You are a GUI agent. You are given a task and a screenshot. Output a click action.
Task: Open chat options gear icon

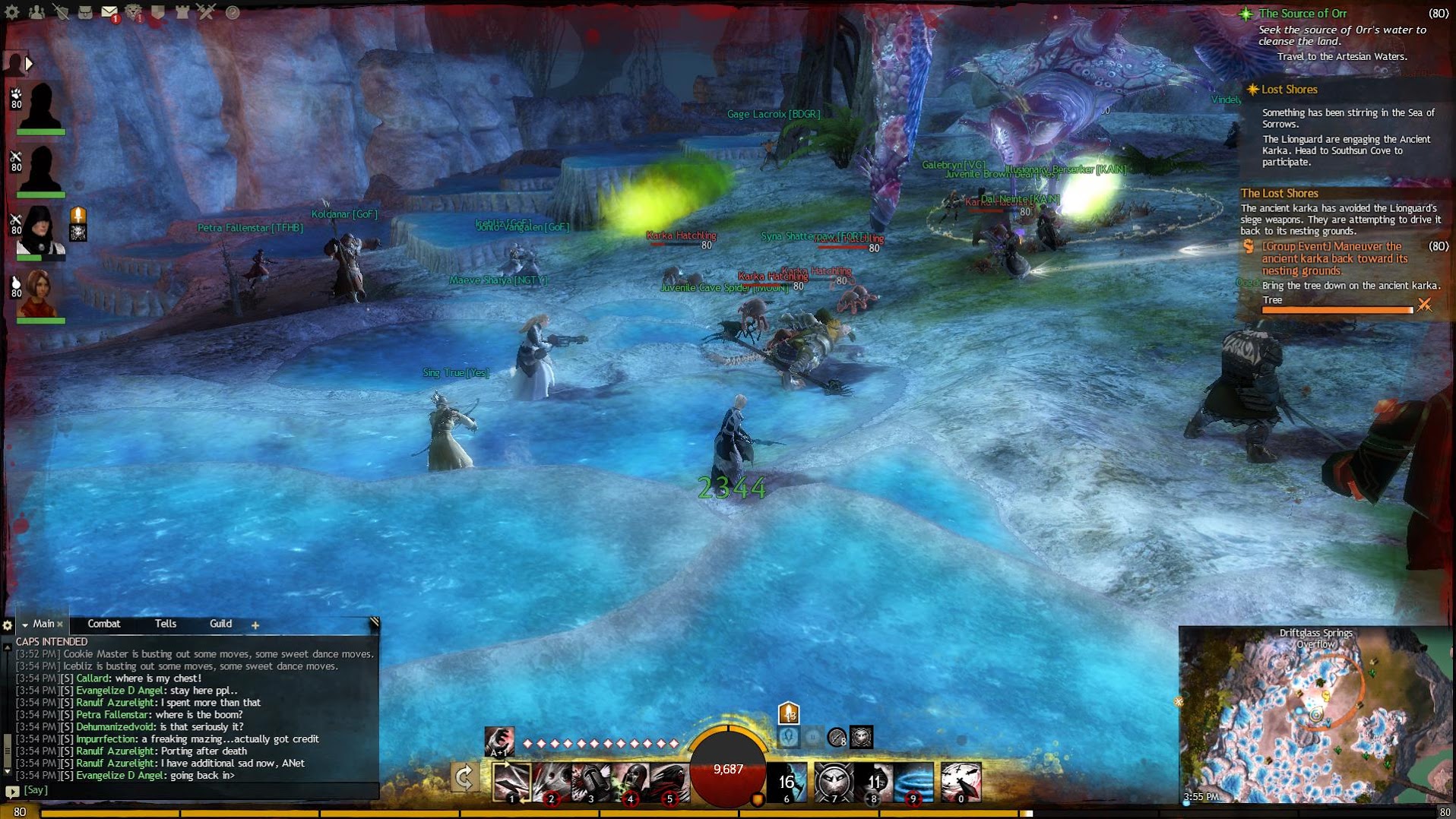(8, 625)
